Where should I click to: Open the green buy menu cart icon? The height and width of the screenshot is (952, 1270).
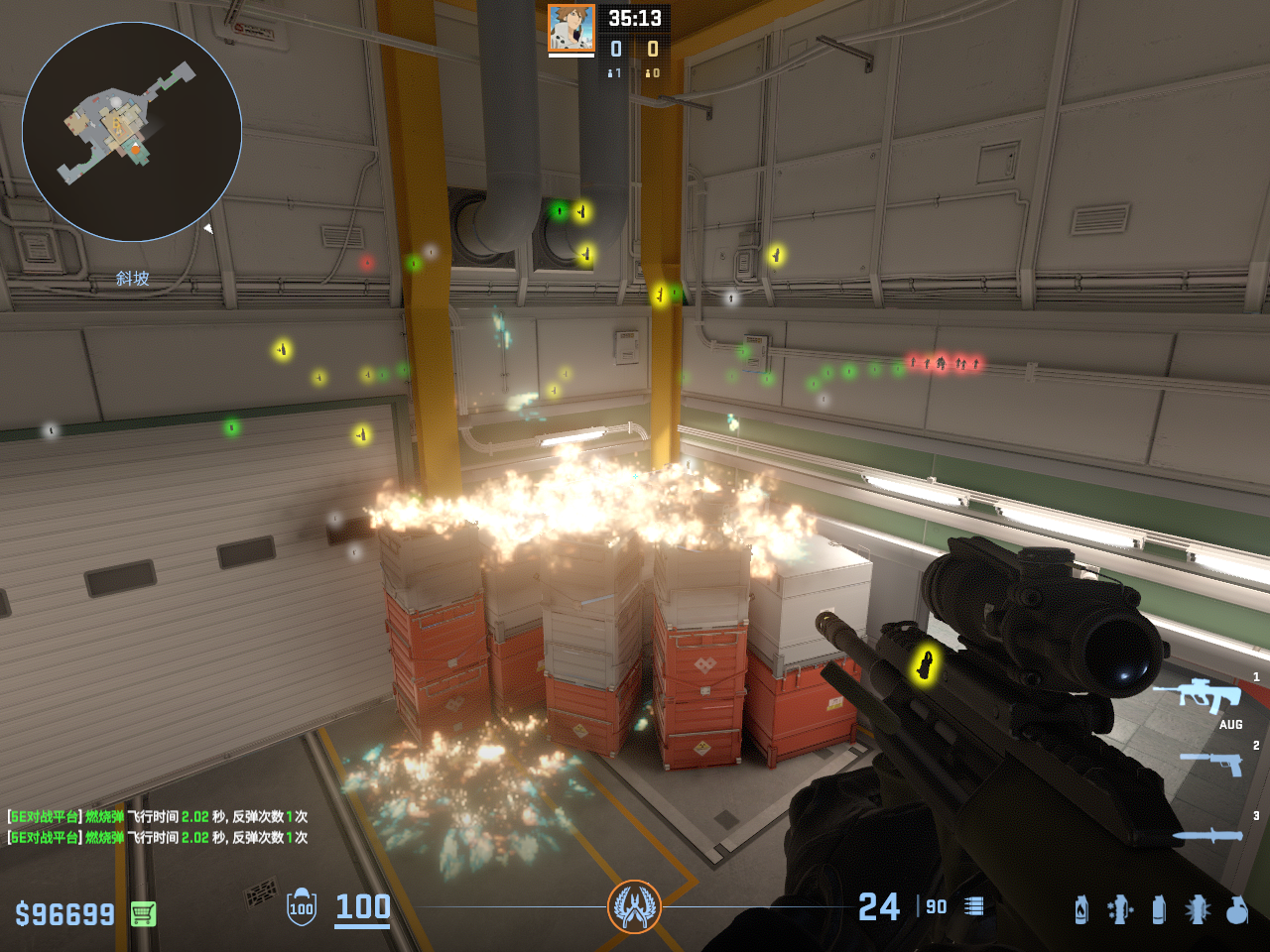[x=143, y=913]
